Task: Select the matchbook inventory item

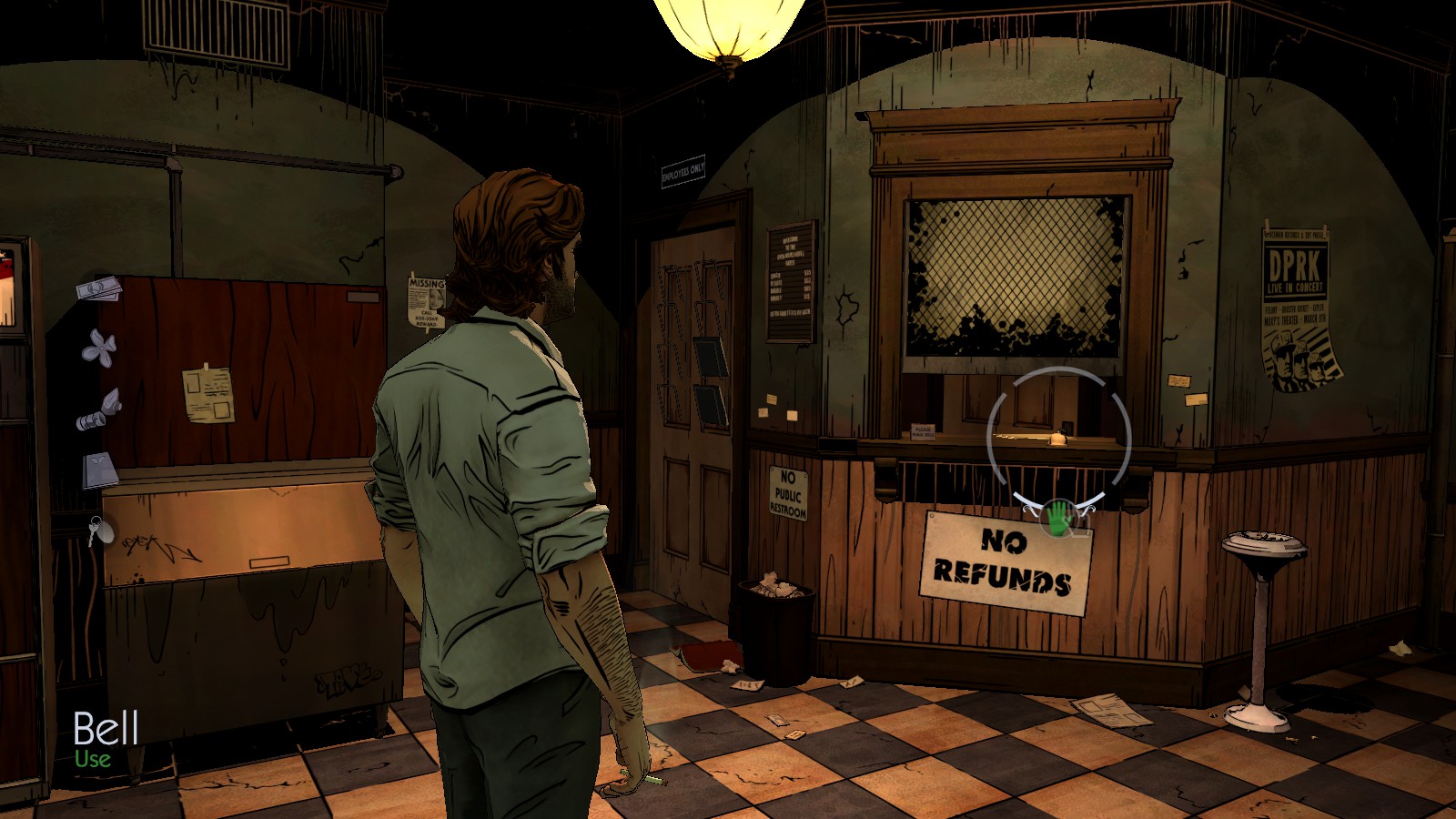Action: [100, 470]
